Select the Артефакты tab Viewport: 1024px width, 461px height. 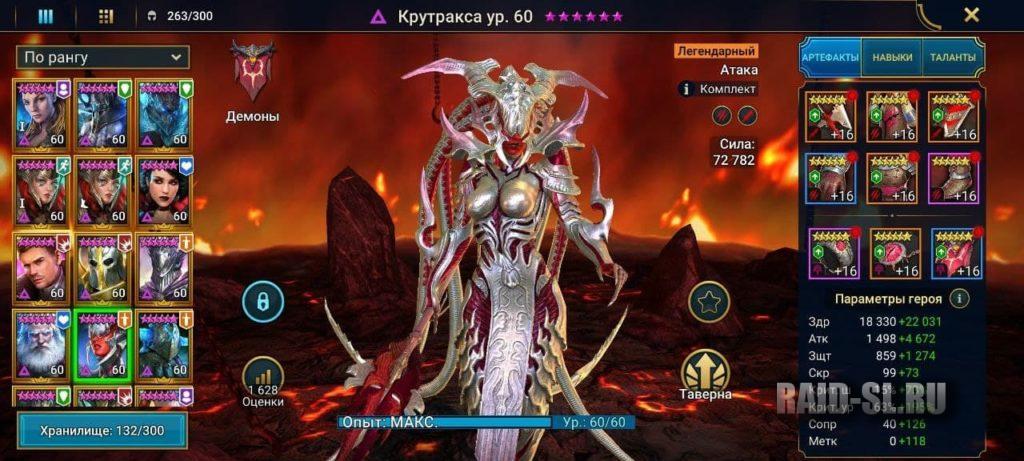(x=830, y=58)
